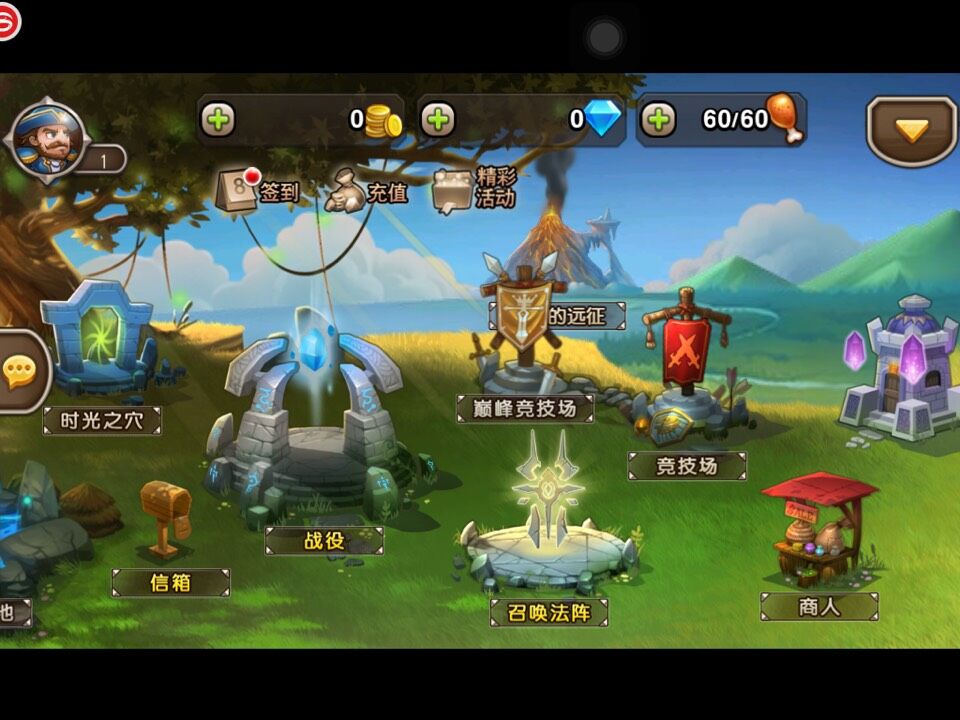Open the player avatar profile
Screen dimensions: 960x720
[48, 142]
